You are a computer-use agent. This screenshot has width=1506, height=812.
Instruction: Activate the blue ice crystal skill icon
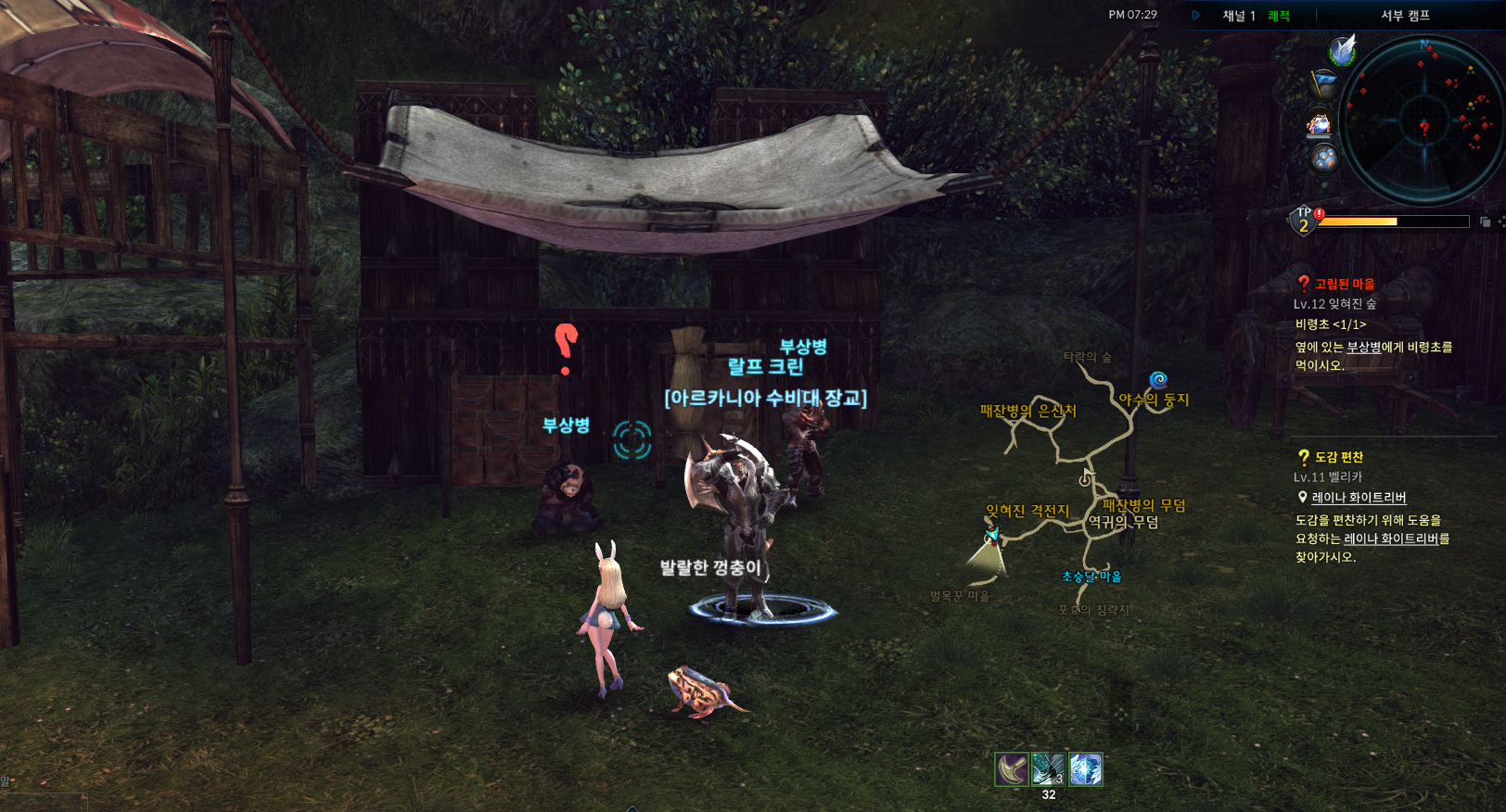[1085, 768]
